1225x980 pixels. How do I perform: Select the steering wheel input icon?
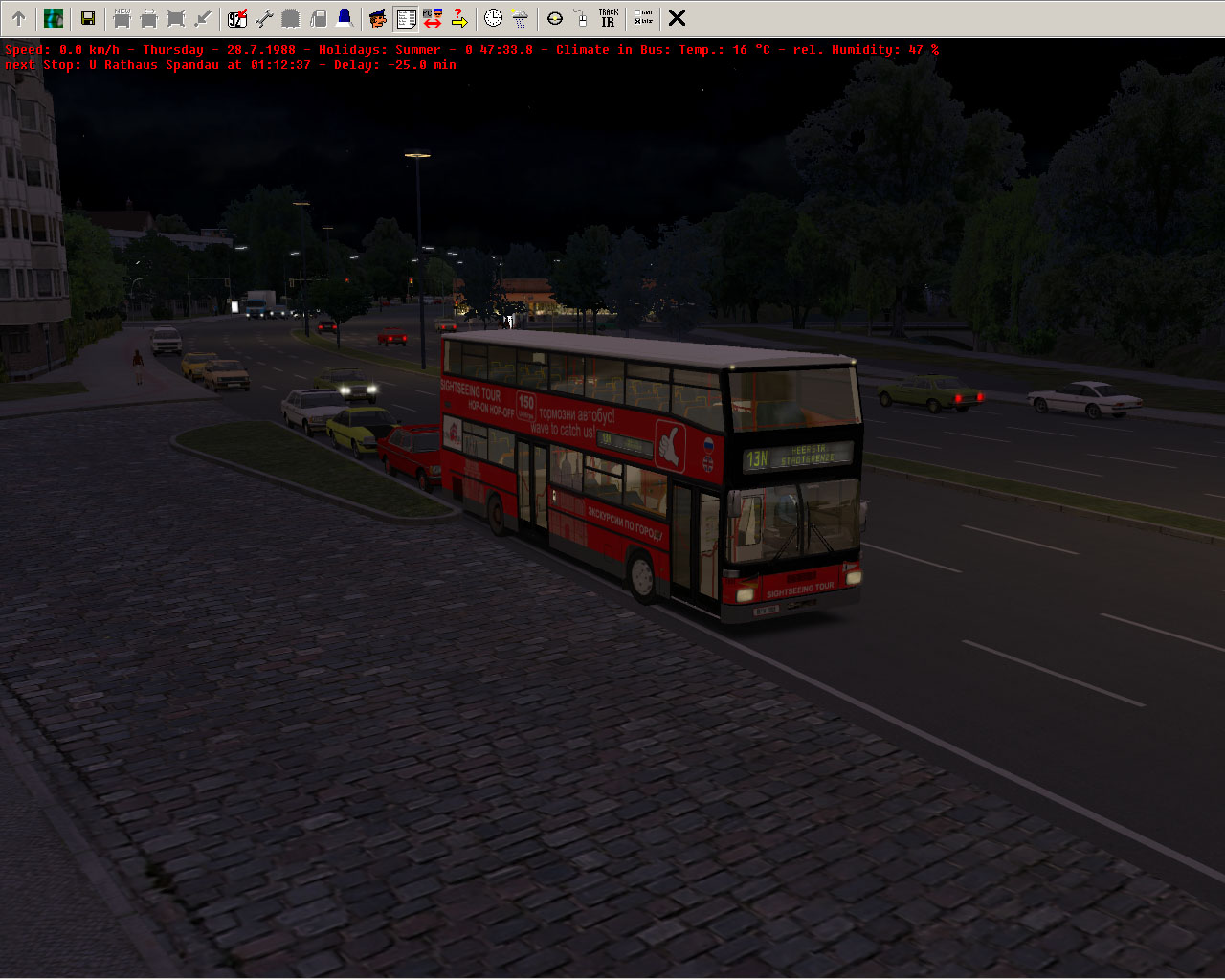[555, 18]
